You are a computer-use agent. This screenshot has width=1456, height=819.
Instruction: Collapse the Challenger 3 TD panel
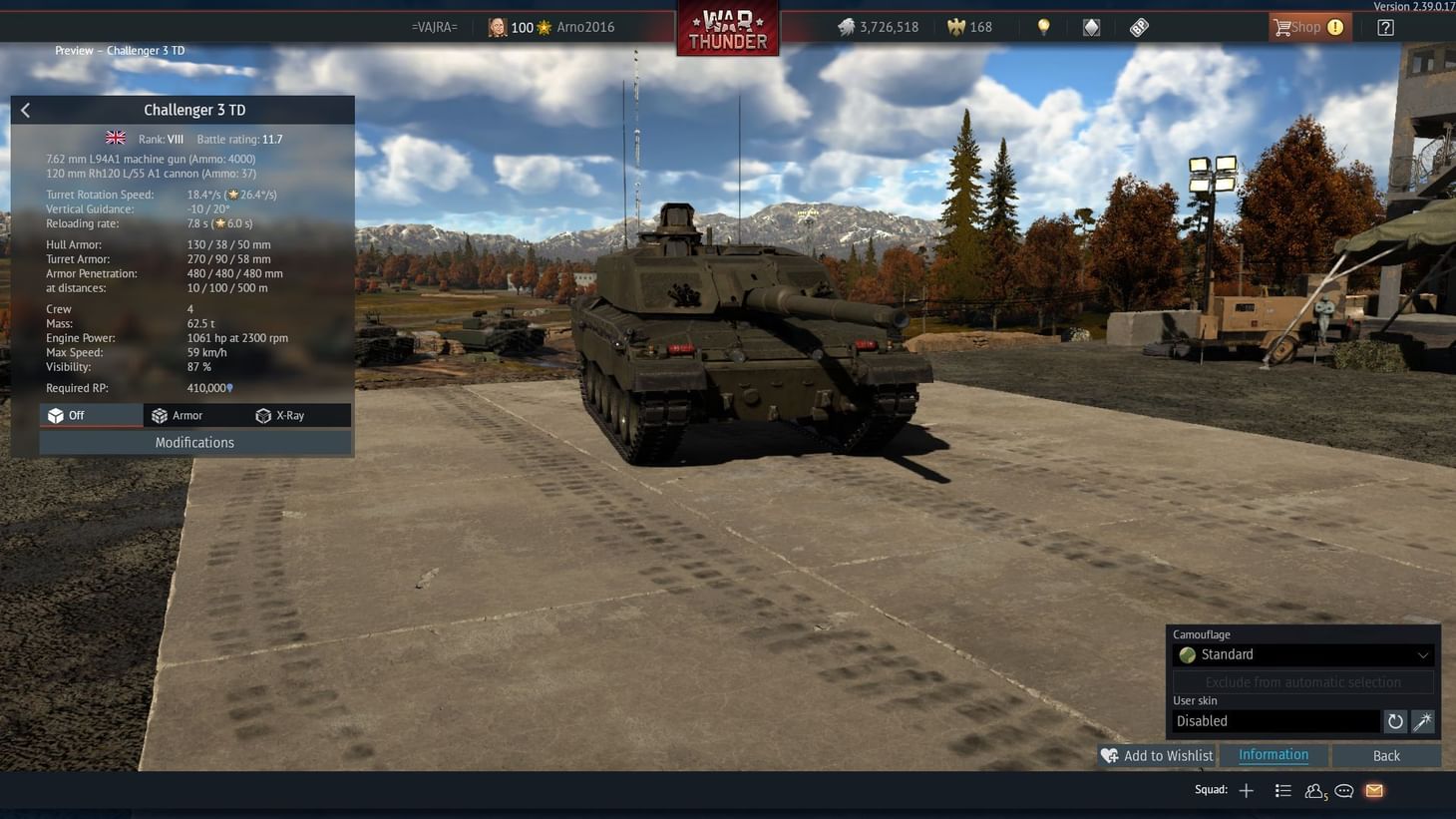click(x=25, y=110)
